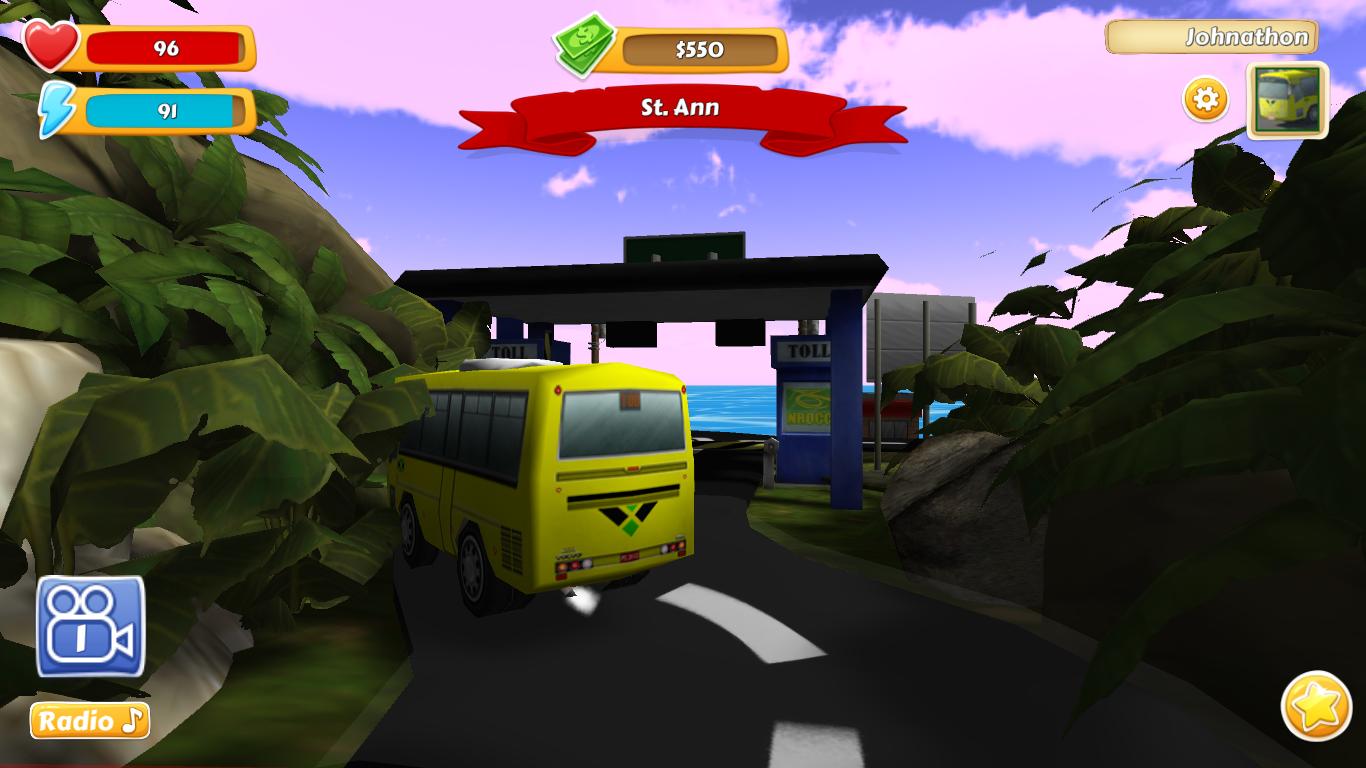The height and width of the screenshot is (768, 1366).
Task: Click the green cash money icon
Action: point(583,44)
